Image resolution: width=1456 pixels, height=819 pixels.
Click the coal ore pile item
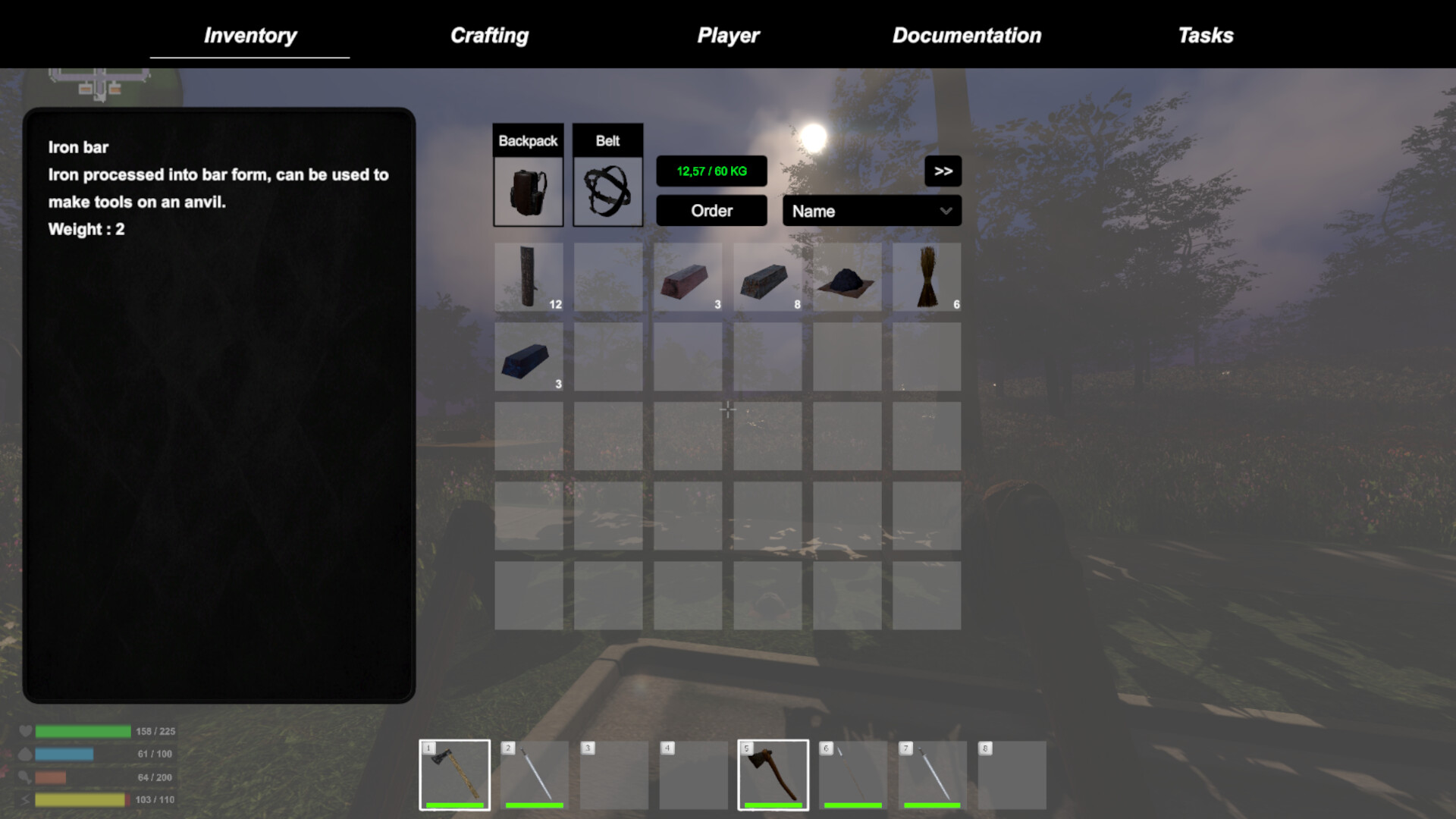pos(847,279)
